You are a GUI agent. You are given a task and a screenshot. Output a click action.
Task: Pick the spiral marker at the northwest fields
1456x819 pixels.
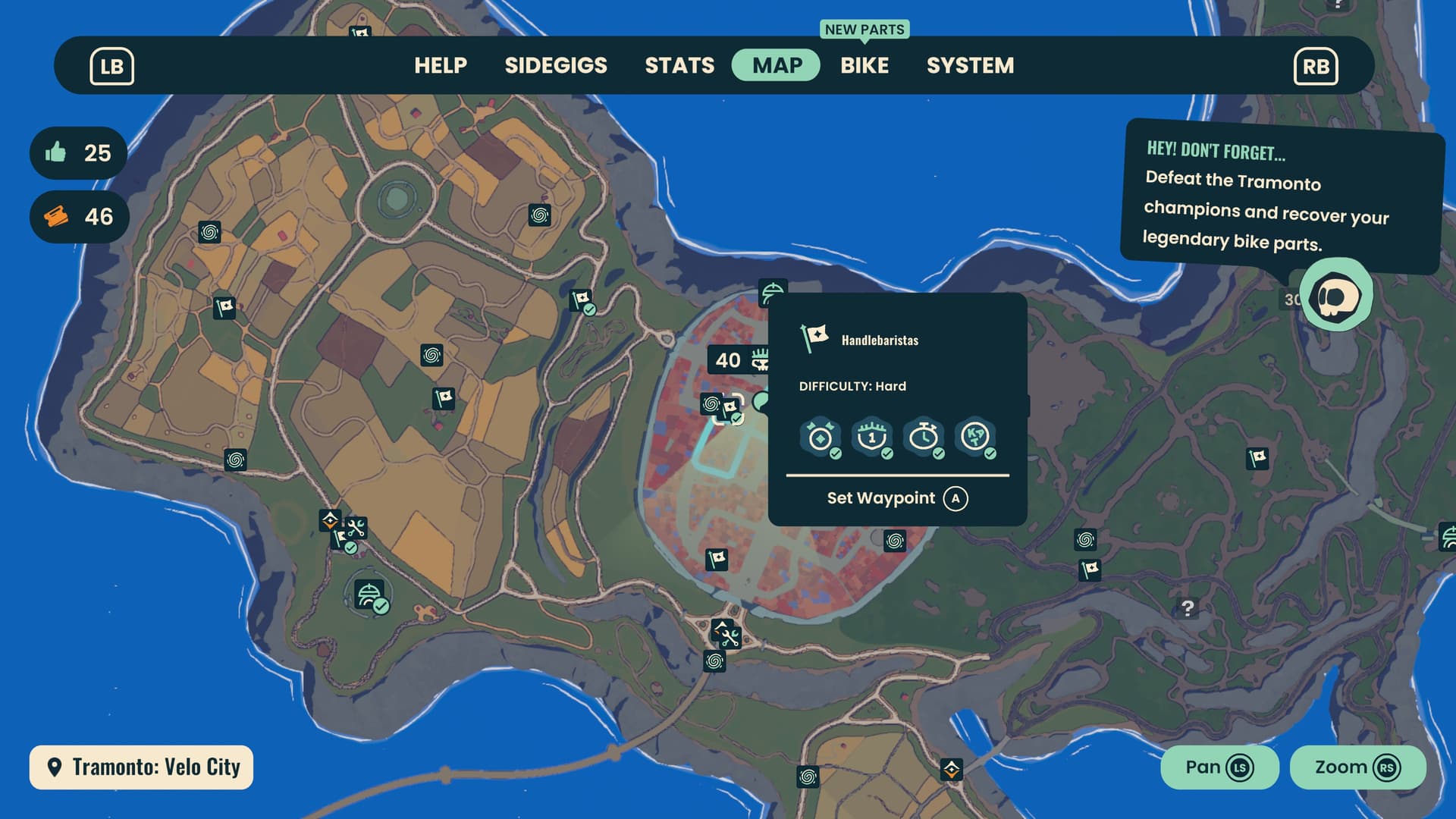[209, 232]
